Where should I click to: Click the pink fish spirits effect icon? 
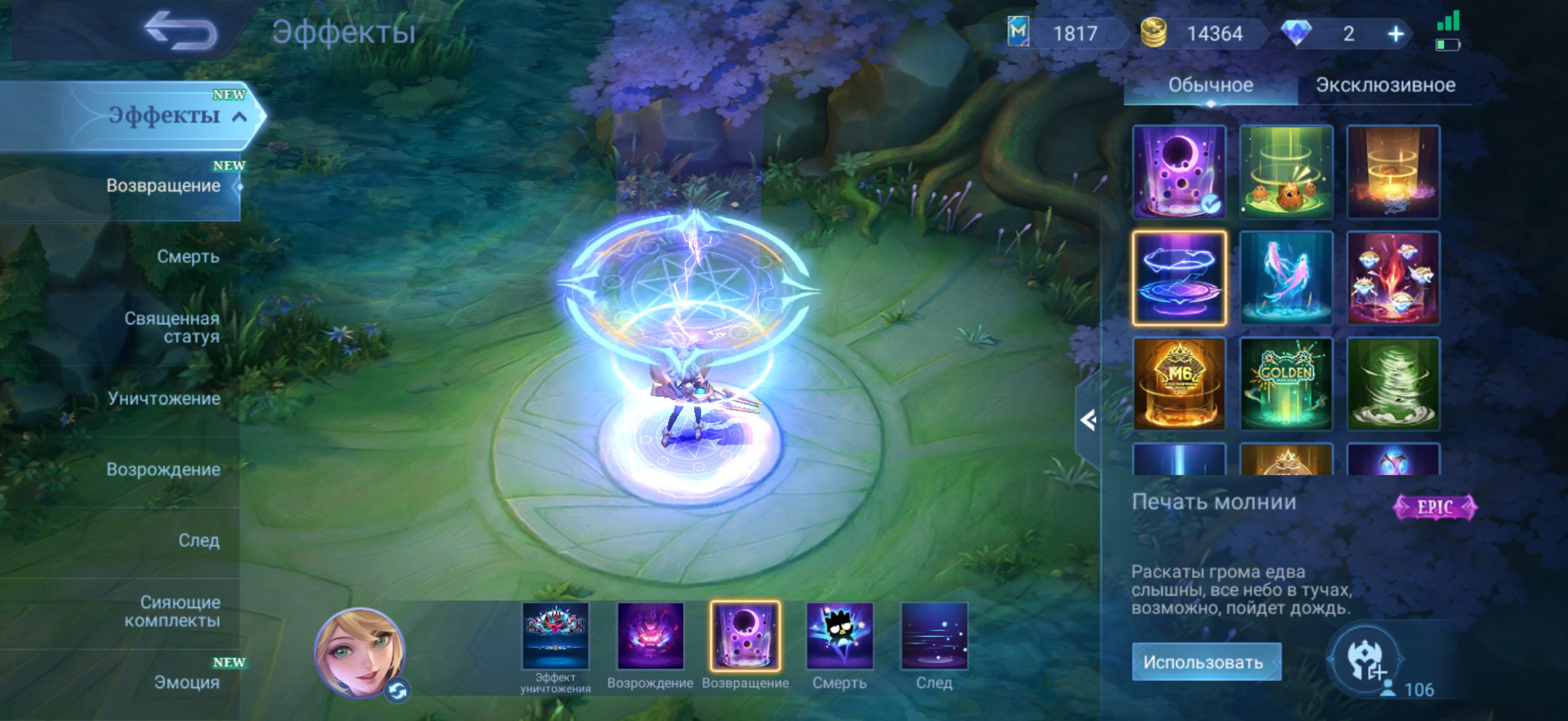pyautogui.click(x=1286, y=277)
